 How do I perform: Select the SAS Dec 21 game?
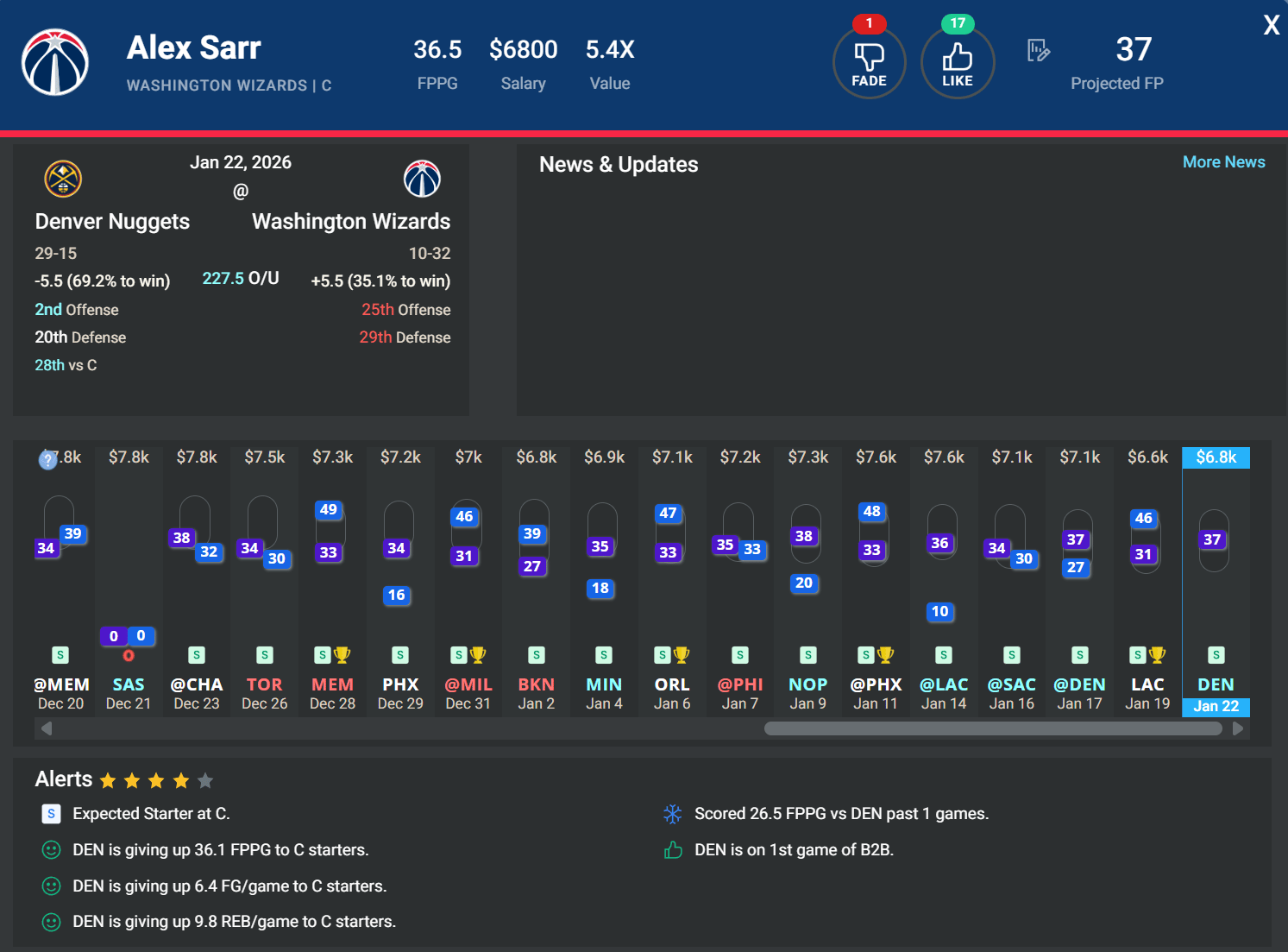129,694
